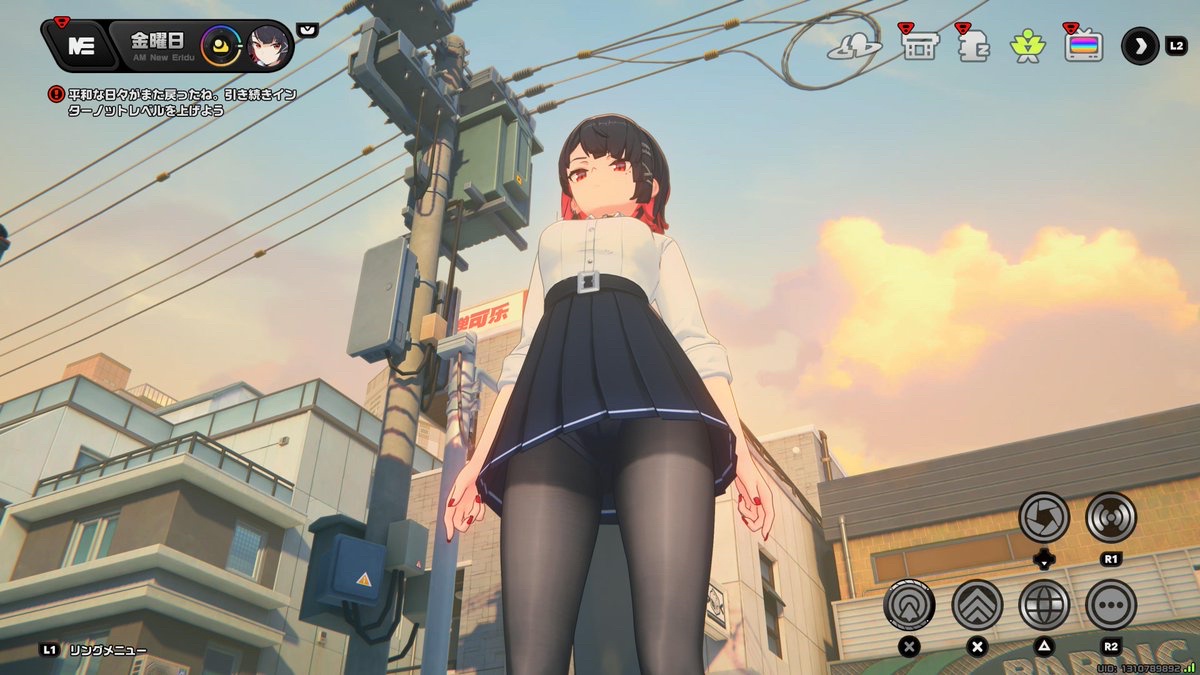Tap the radio signal waves button
This screenshot has width=1200, height=675.
click(x=1110, y=517)
